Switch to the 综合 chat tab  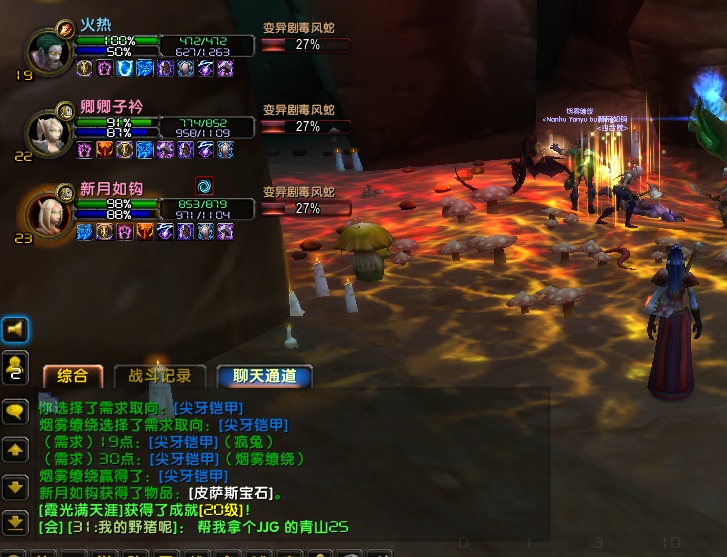pyautogui.click(x=73, y=376)
